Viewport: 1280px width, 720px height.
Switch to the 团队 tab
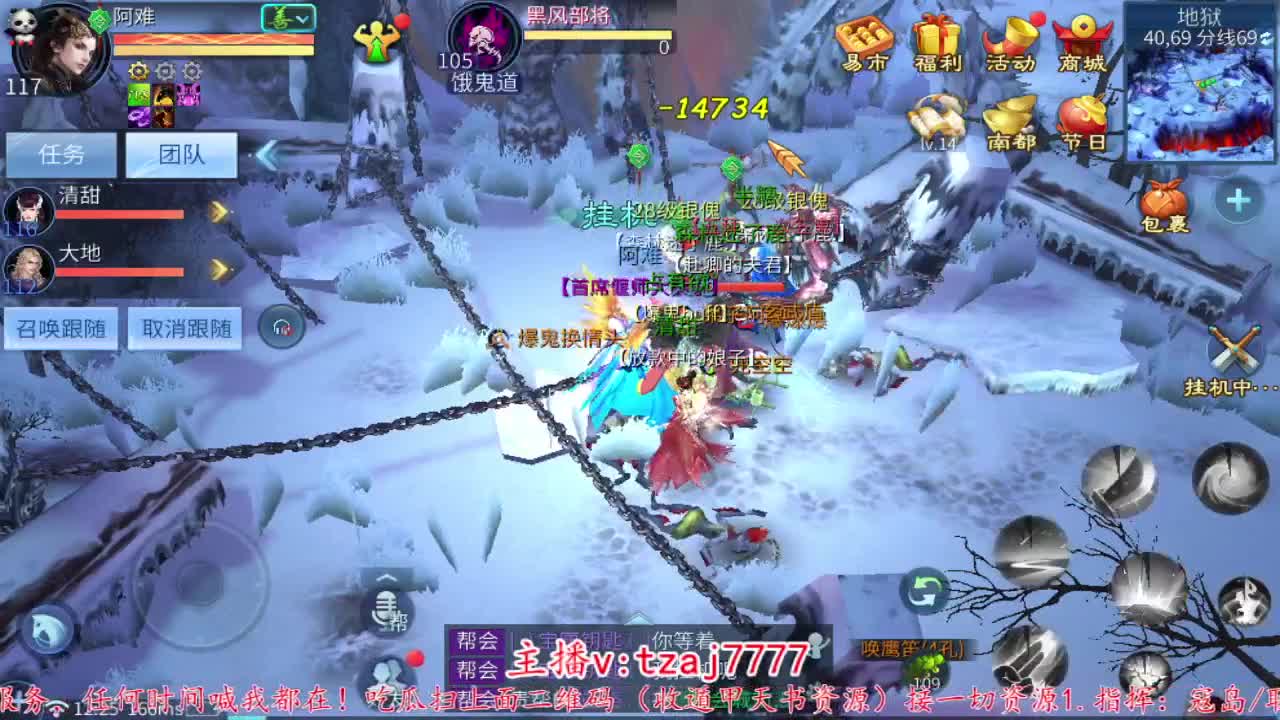pos(181,152)
